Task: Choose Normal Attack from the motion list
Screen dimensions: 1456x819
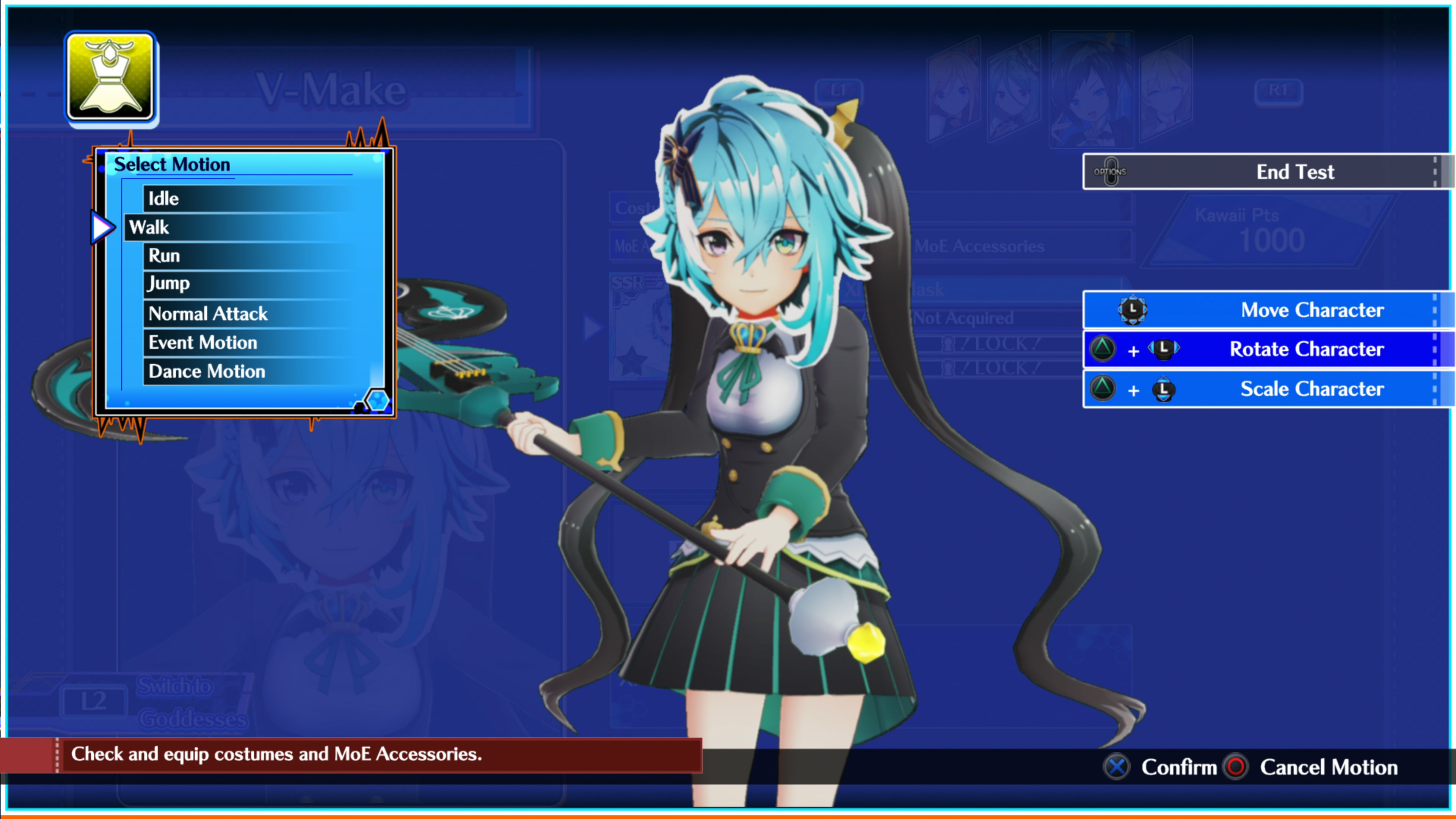Action: click(x=207, y=314)
